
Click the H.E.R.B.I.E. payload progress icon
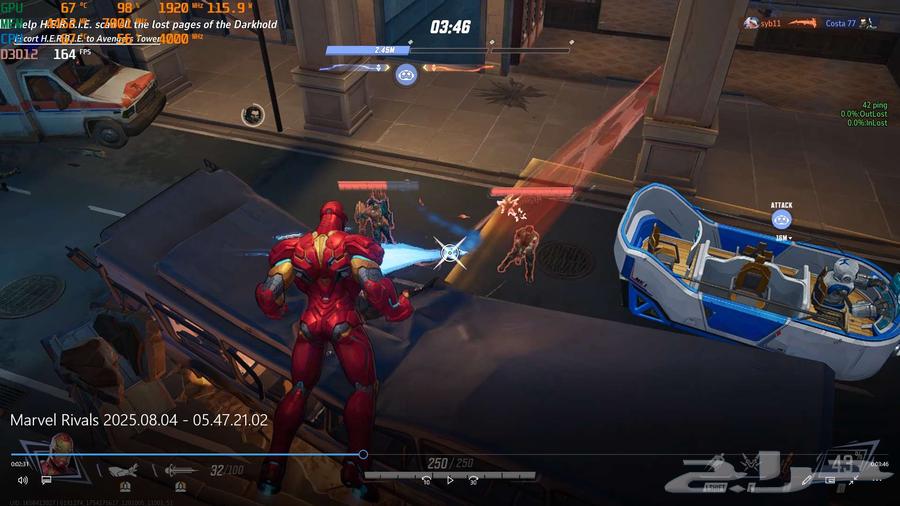[x=406, y=72]
